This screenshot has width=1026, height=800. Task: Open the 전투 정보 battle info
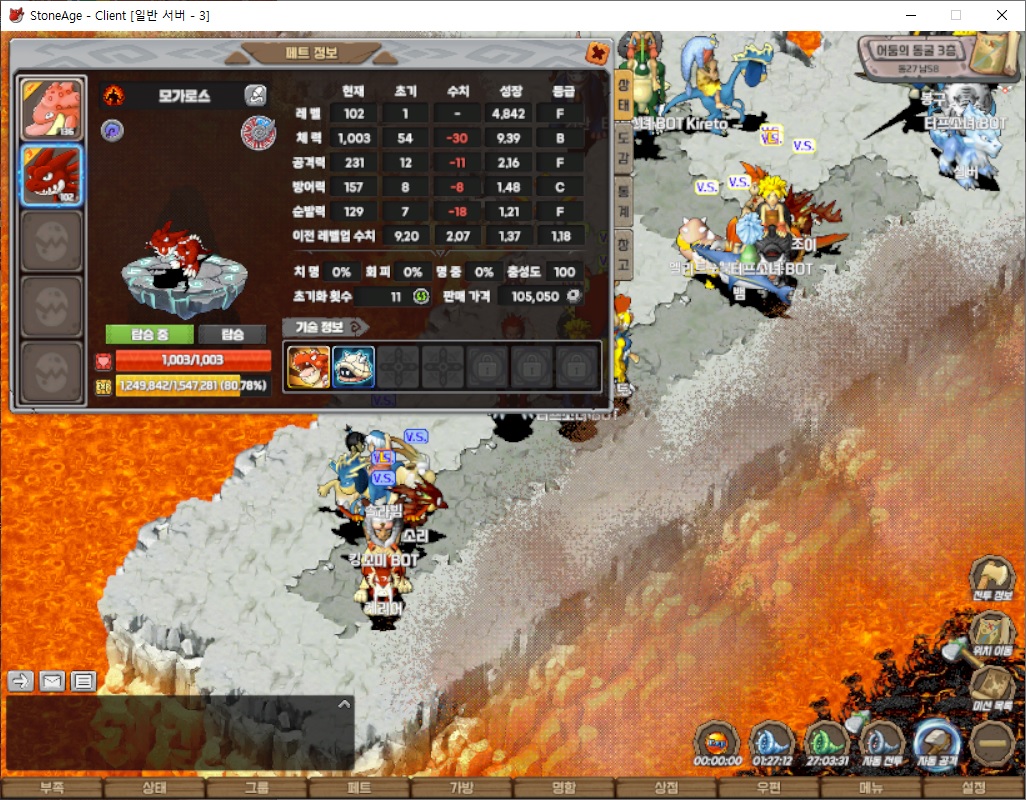[x=991, y=578]
